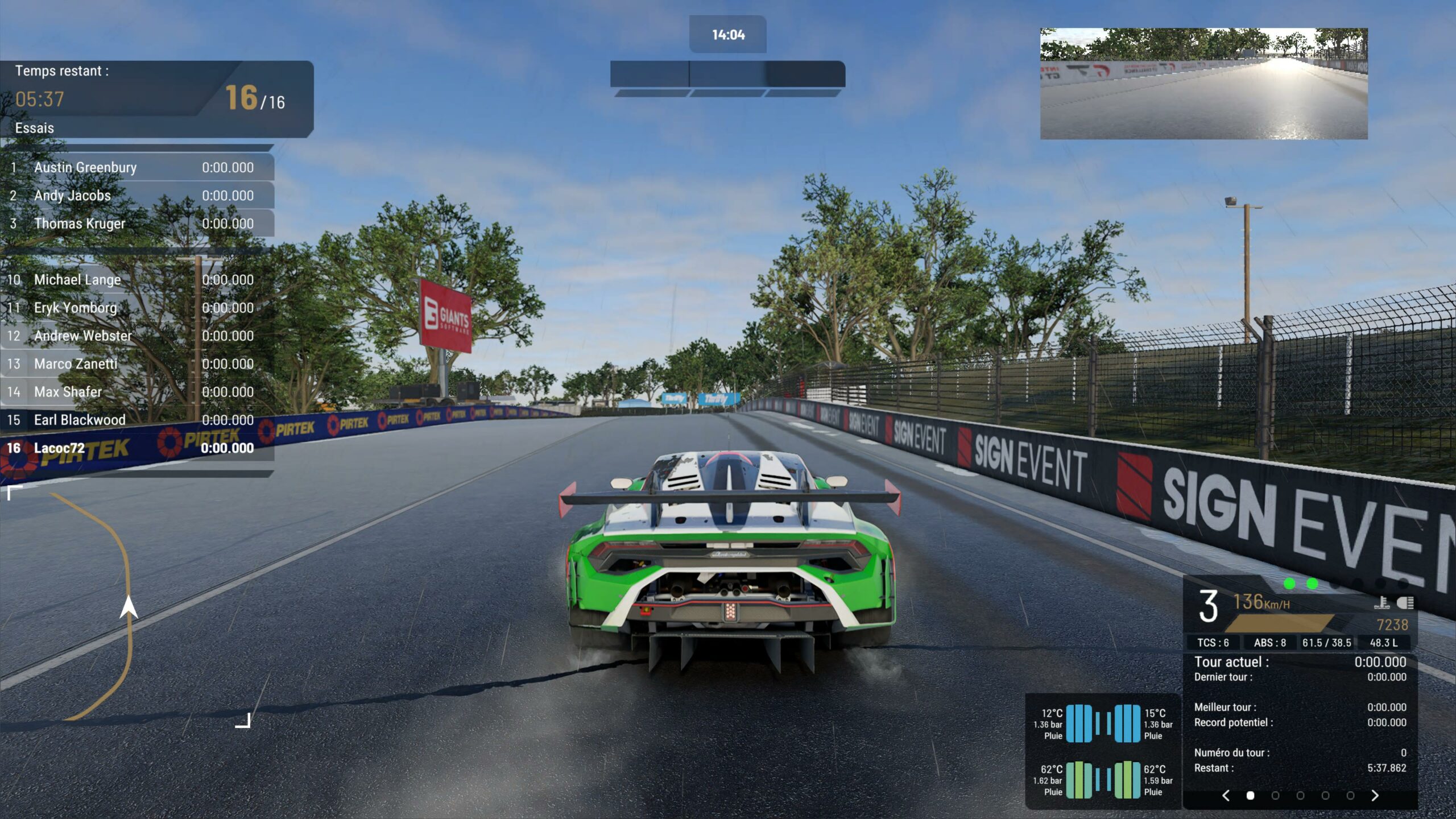The image size is (1456, 819).
Task: Choose Thomas Kruger's leaderboard row
Action: 136,224
